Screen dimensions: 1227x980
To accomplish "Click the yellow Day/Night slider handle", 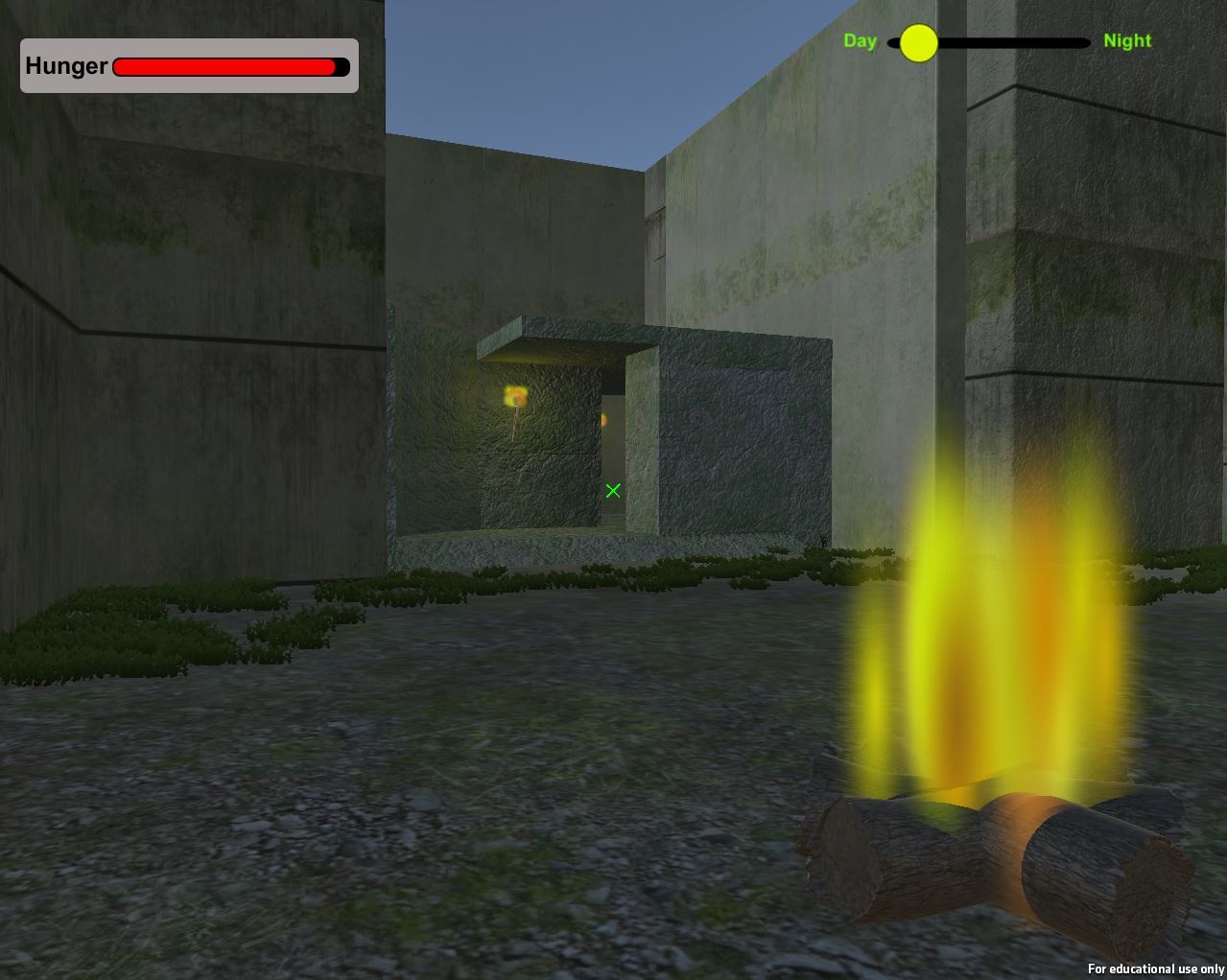I will pos(918,43).
